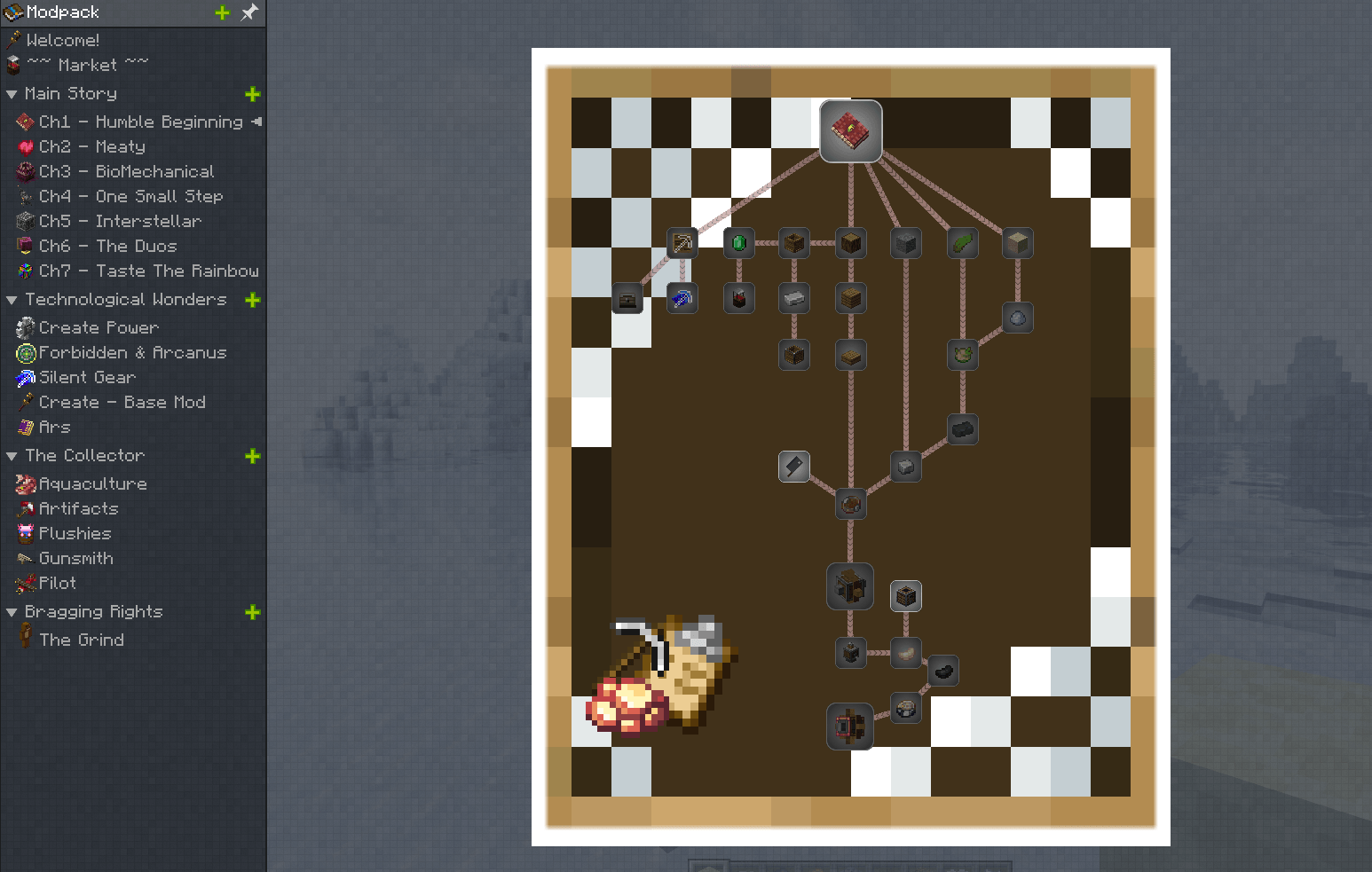The width and height of the screenshot is (1372, 872).
Task: Collapse the Main Story section
Action: pyautogui.click(x=12, y=93)
